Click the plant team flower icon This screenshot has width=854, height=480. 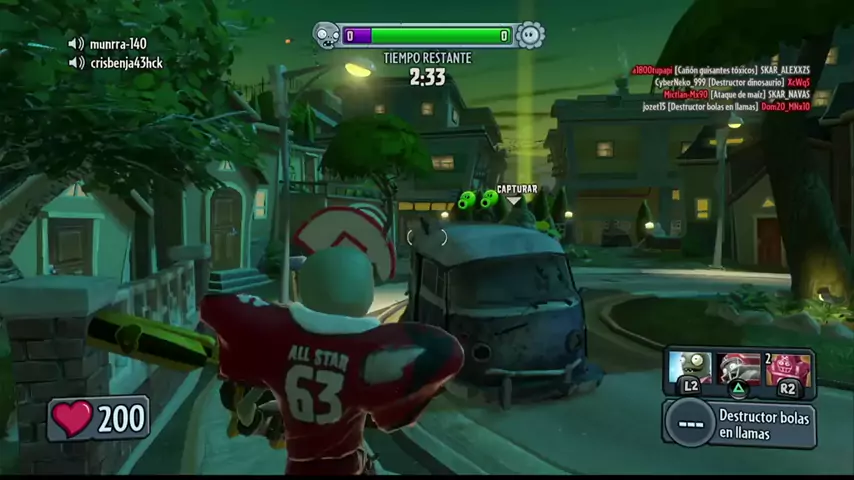tap(530, 36)
